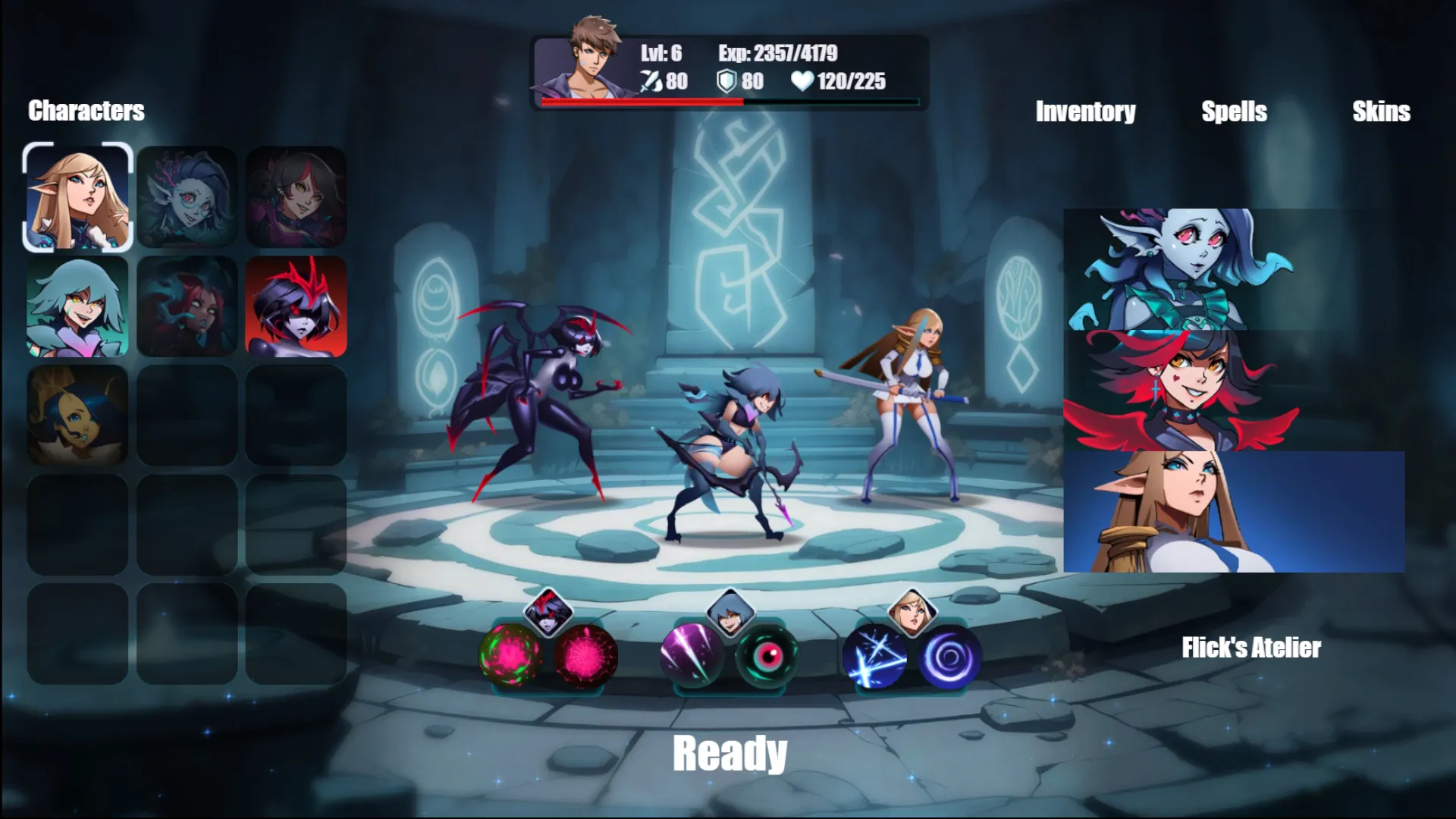This screenshot has height=819, width=1456.
Task: Use the purple arrow slash spell
Action: [x=692, y=654]
